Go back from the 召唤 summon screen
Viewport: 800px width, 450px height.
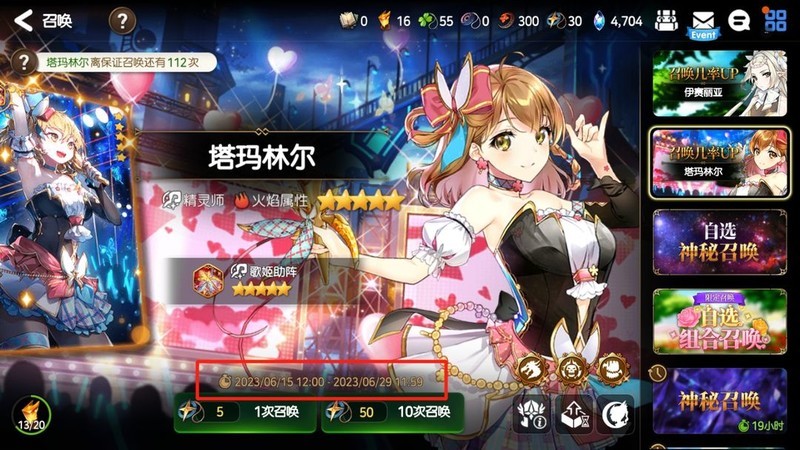click(24, 19)
